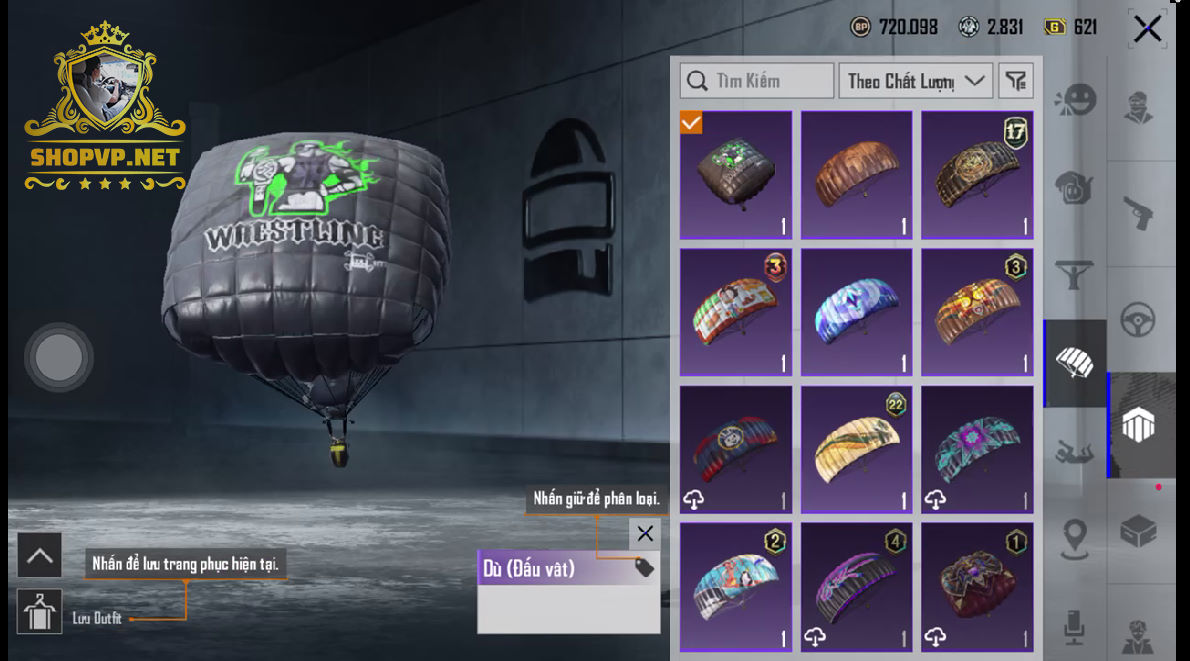Click the Tìm Kiếm search field
Screen dimensions: 1190x661
pyautogui.click(x=757, y=81)
